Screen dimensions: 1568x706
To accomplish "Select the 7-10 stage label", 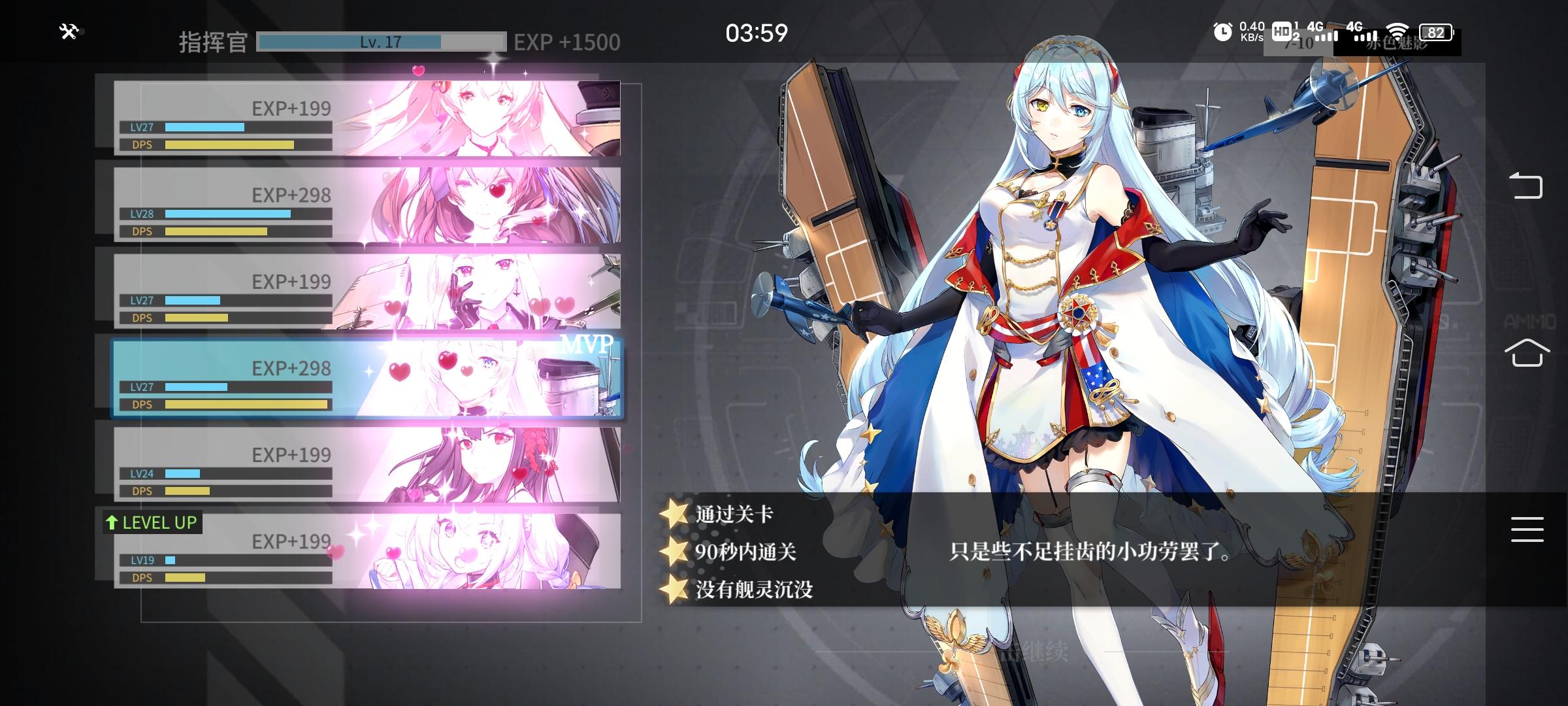I will [1299, 46].
